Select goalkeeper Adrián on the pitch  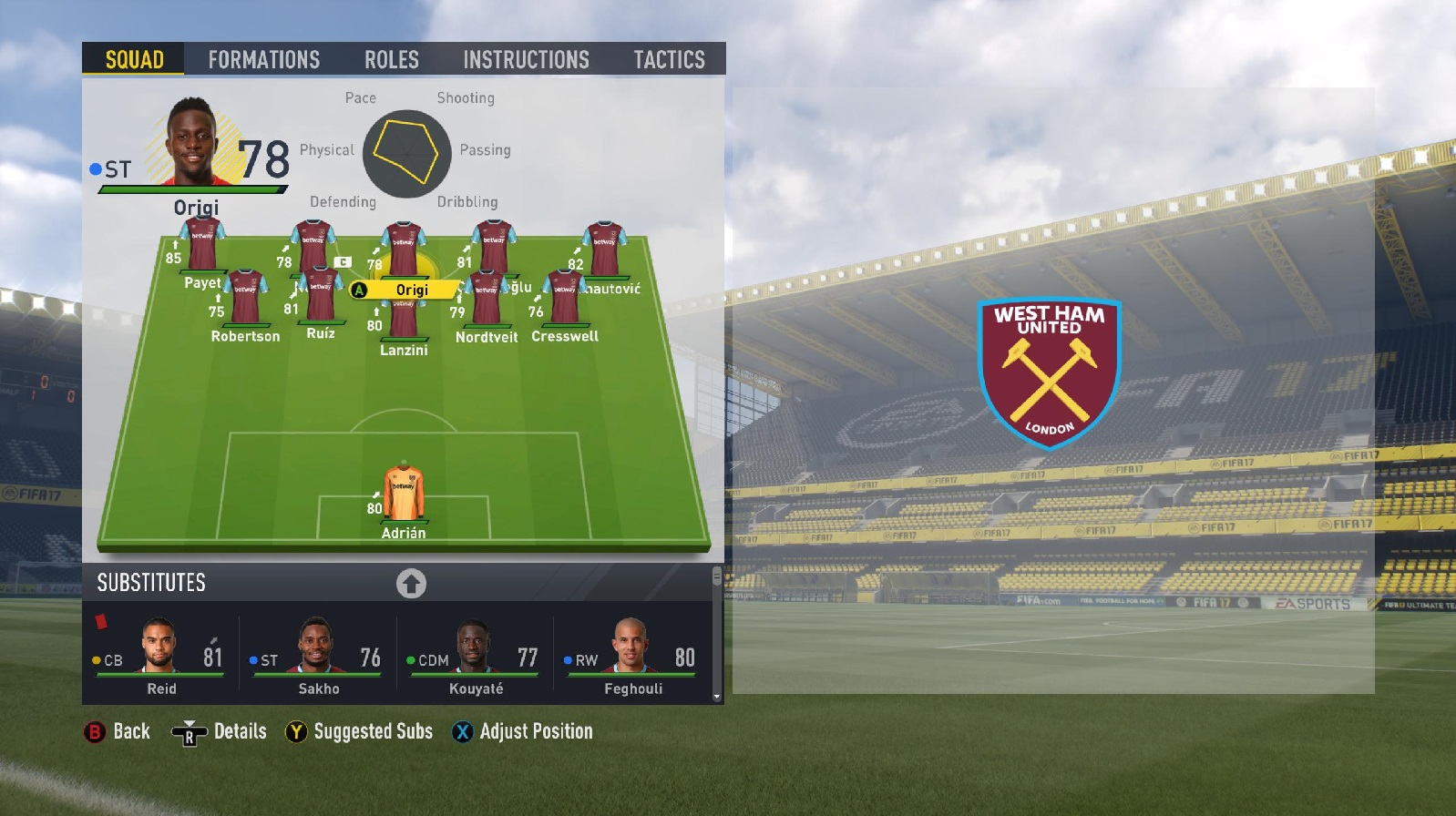click(x=403, y=496)
